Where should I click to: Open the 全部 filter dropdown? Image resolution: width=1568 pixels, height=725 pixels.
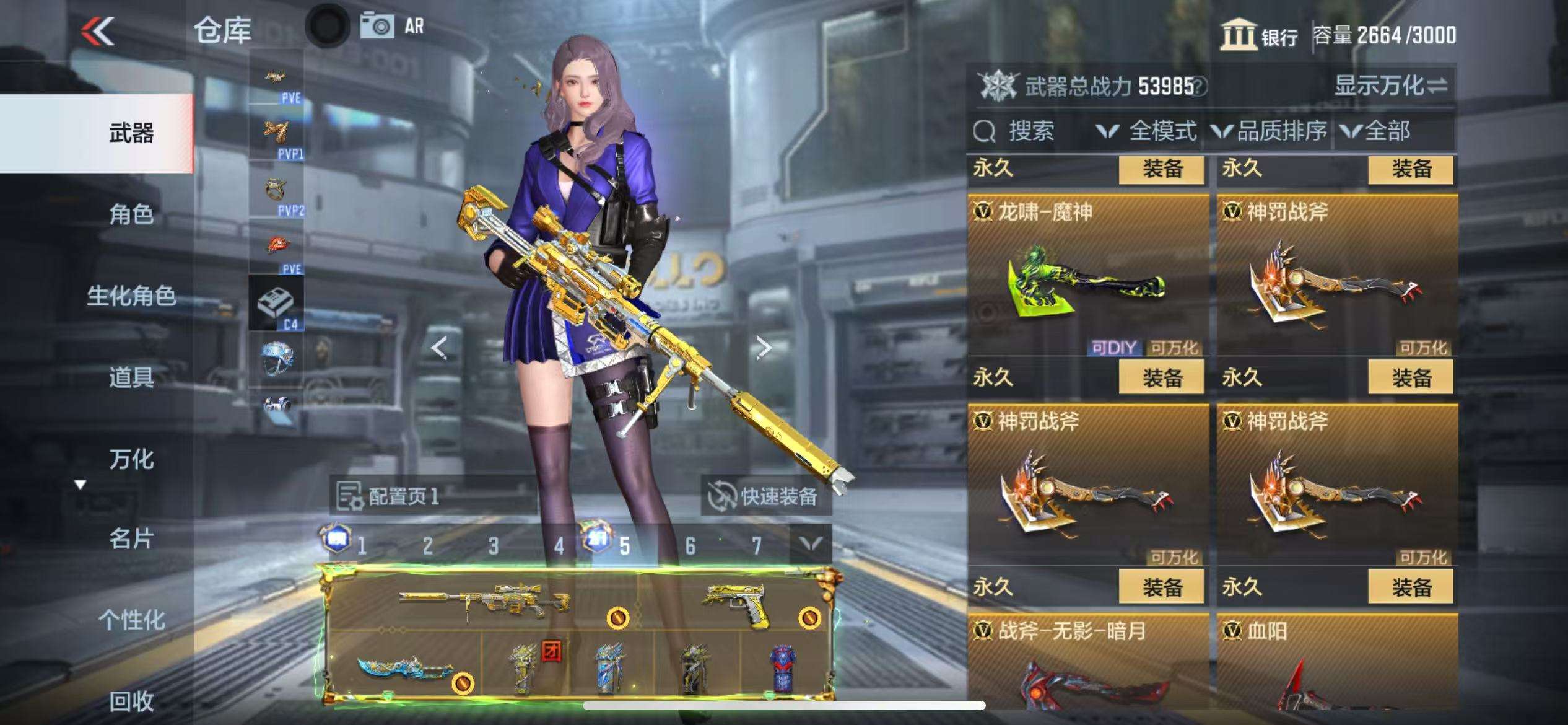tap(1375, 131)
